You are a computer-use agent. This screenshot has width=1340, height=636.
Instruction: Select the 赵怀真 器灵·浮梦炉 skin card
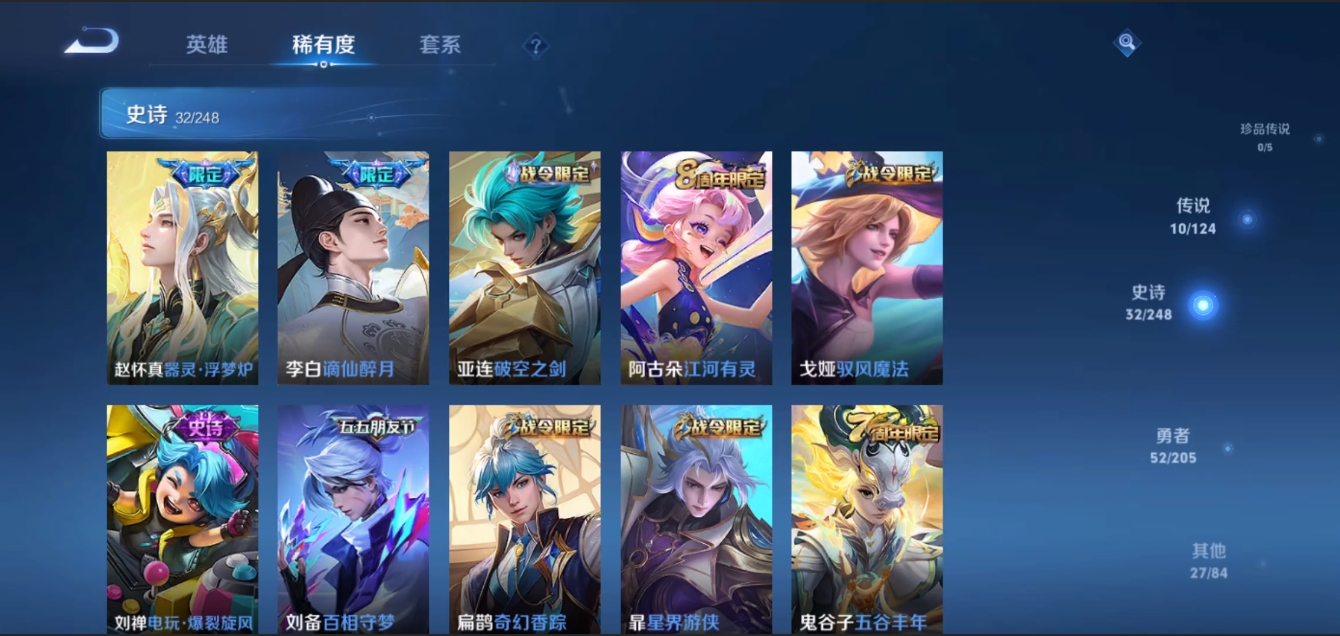coord(182,267)
